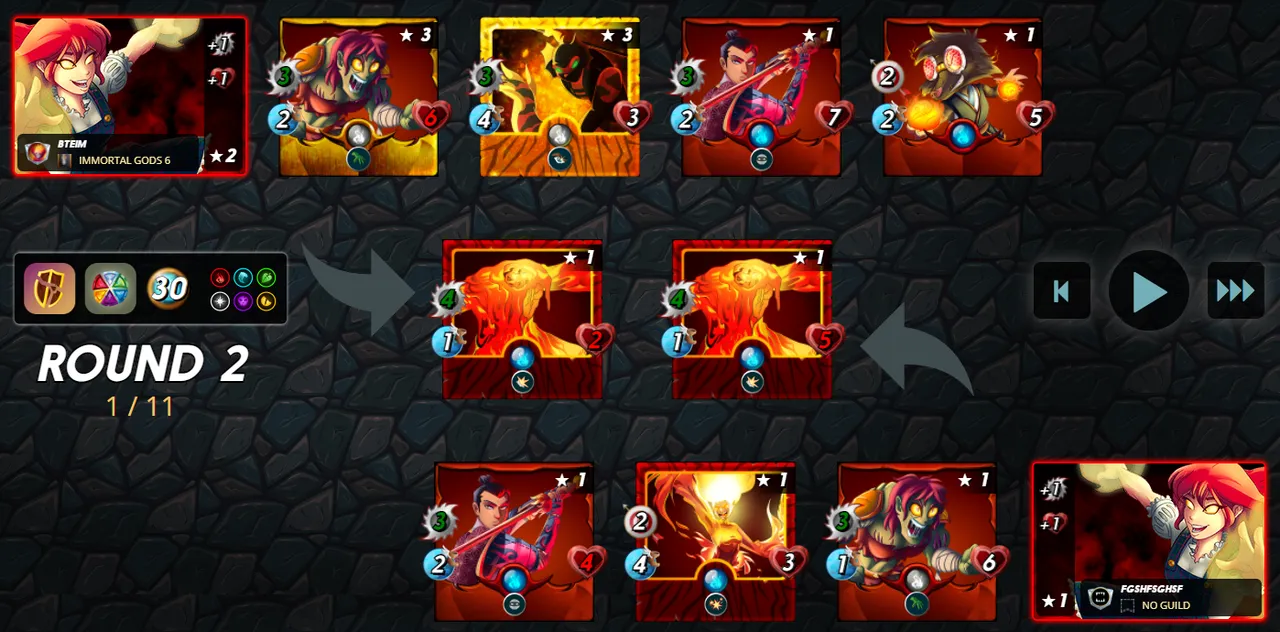Click the shield ruleset icon
1280x632 pixels.
pyautogui.click(x=50, y=289)
